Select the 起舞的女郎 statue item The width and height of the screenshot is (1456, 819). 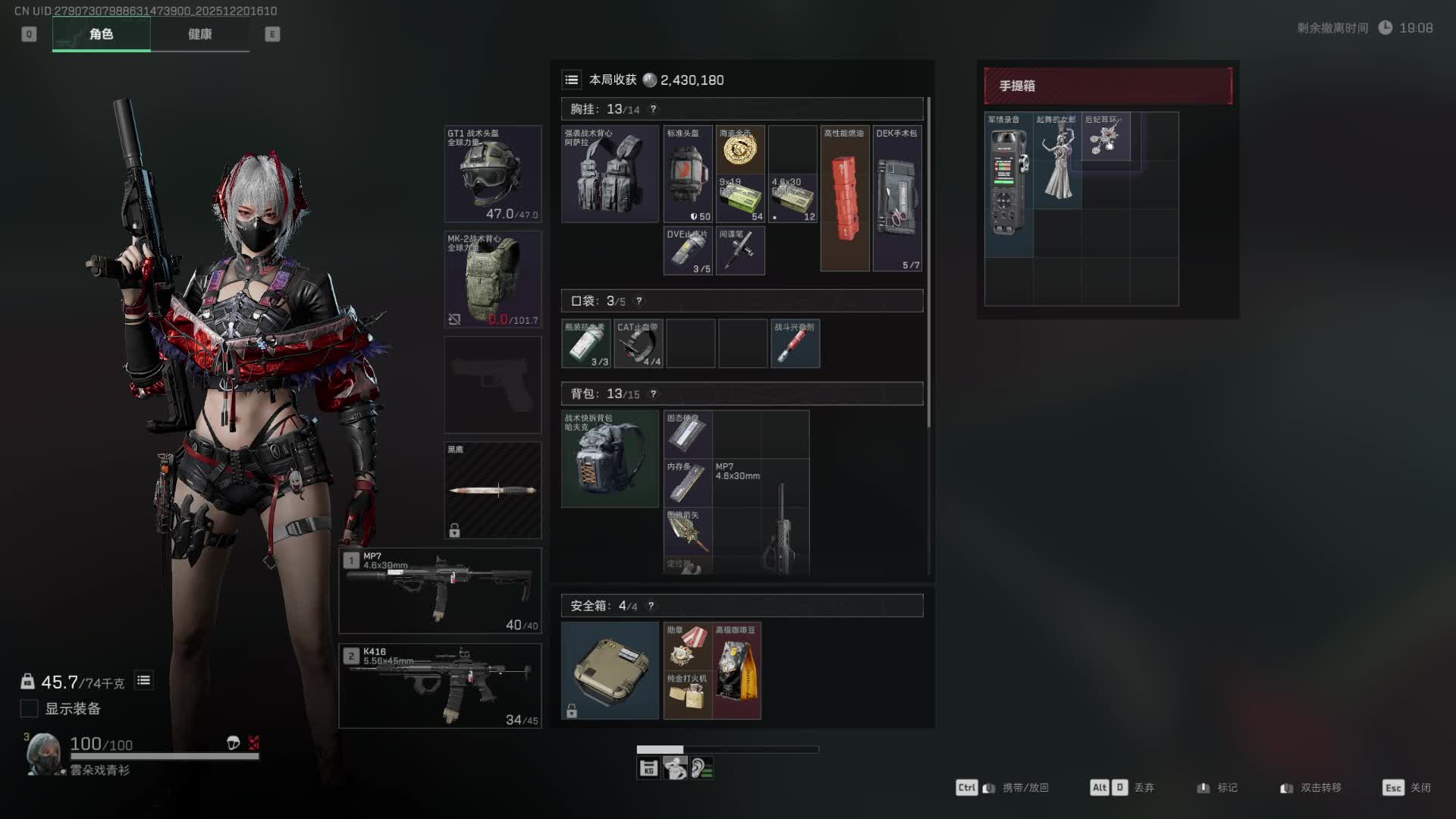tap(1058, 161)
